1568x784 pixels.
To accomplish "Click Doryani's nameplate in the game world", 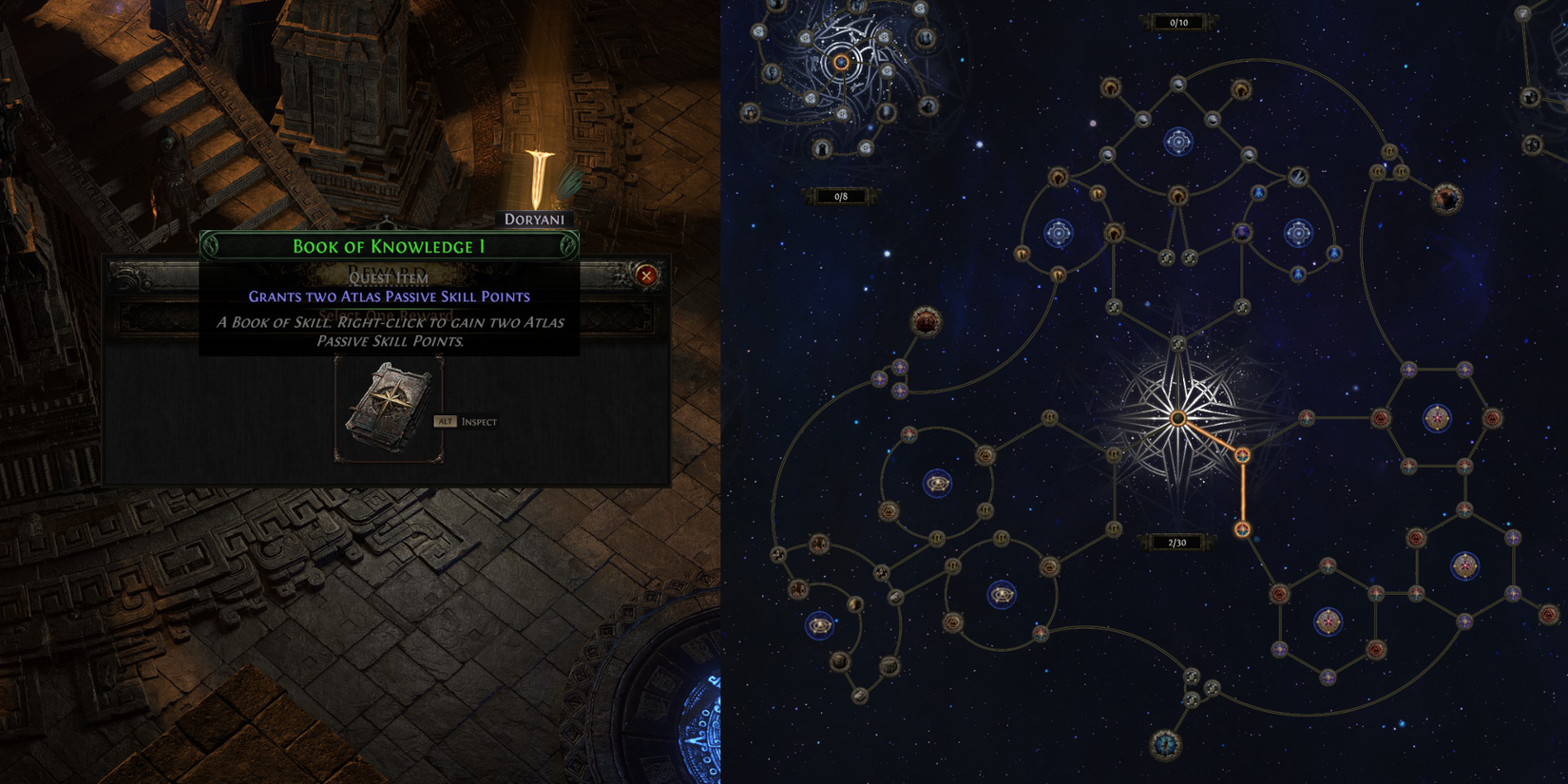I will coord(535,220).
